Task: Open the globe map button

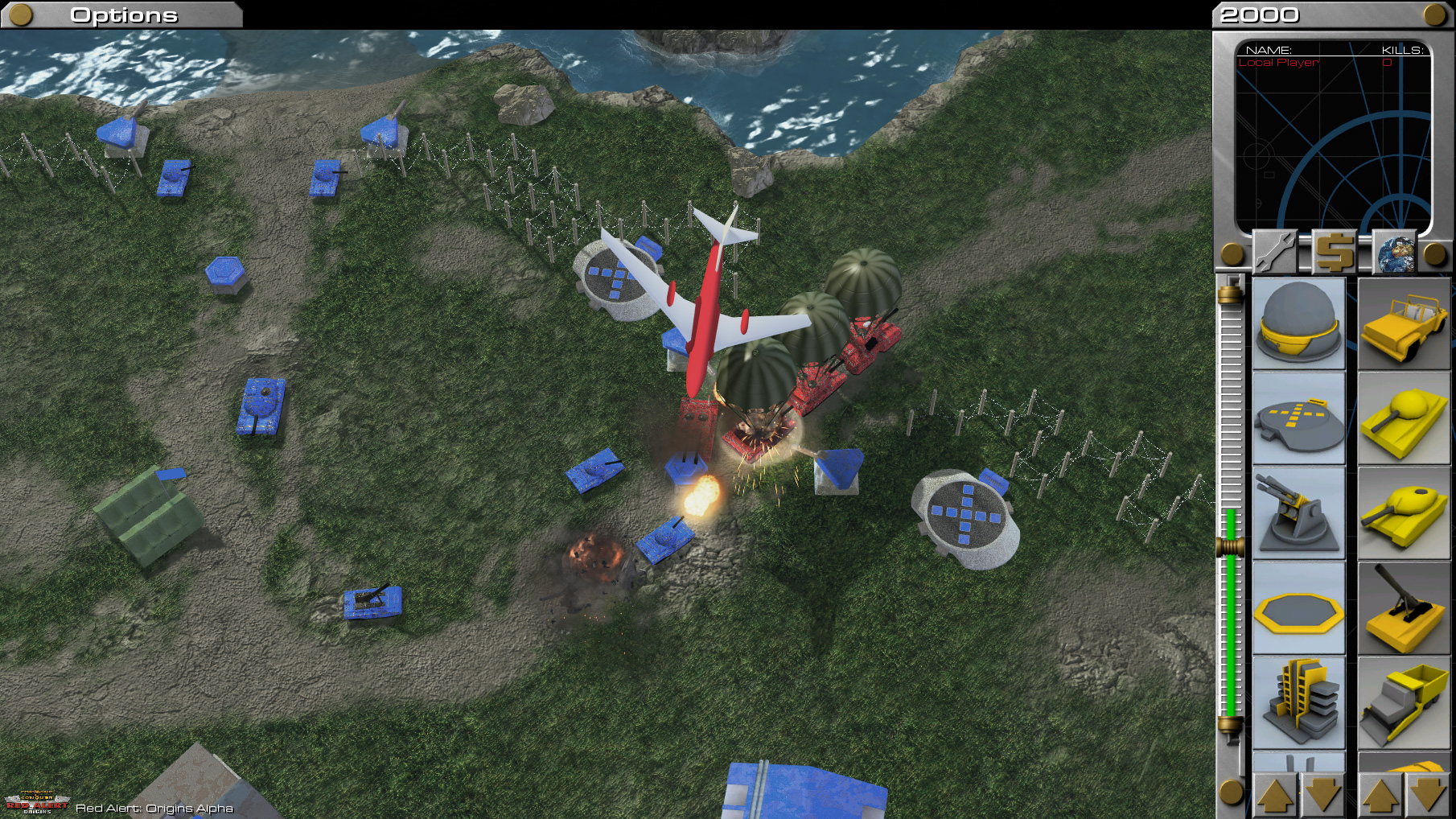Action: [1395, 253]
